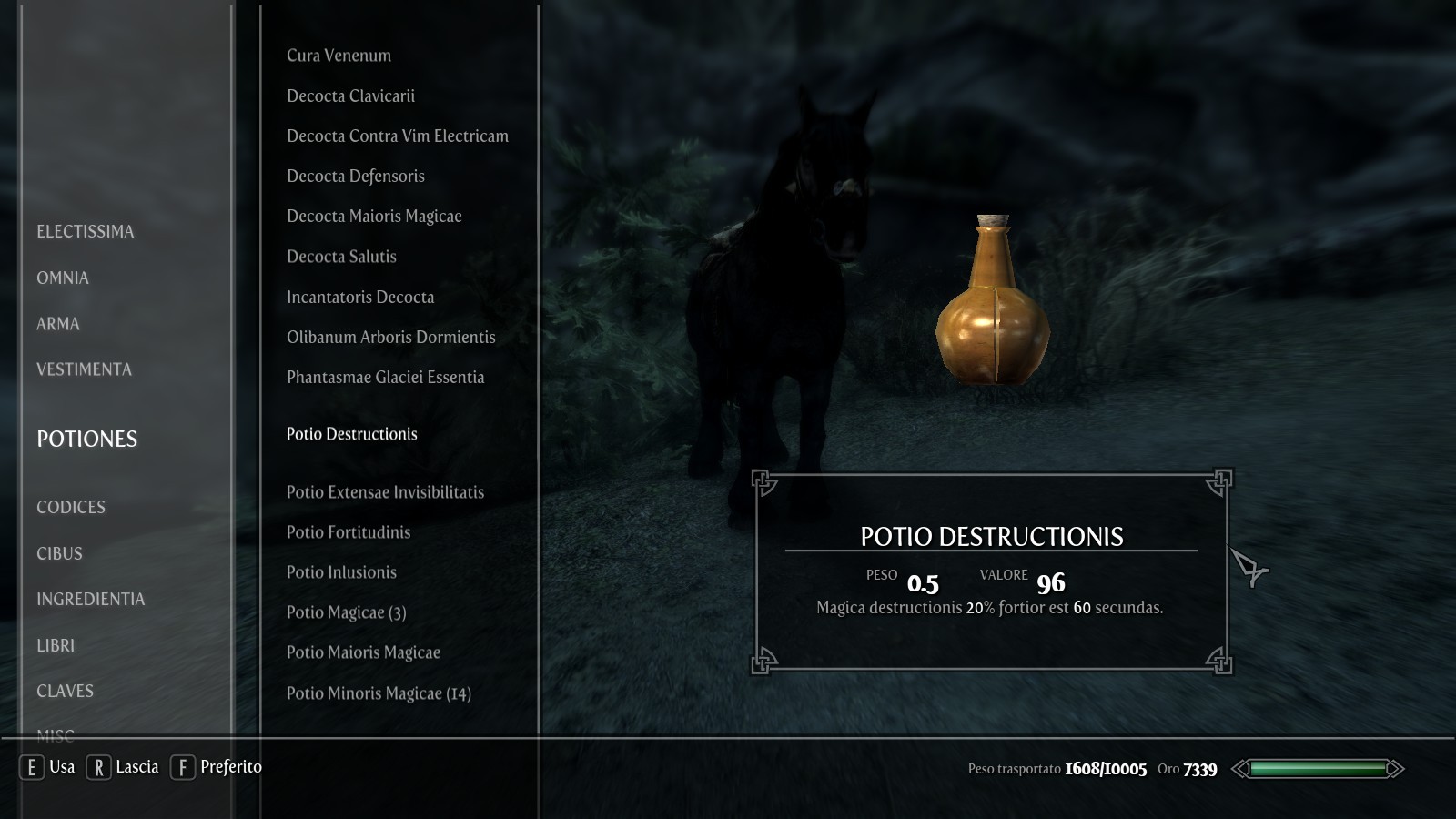Select the Libri books category
Viewport: 1456px width, 819px height.
[56, 646]
